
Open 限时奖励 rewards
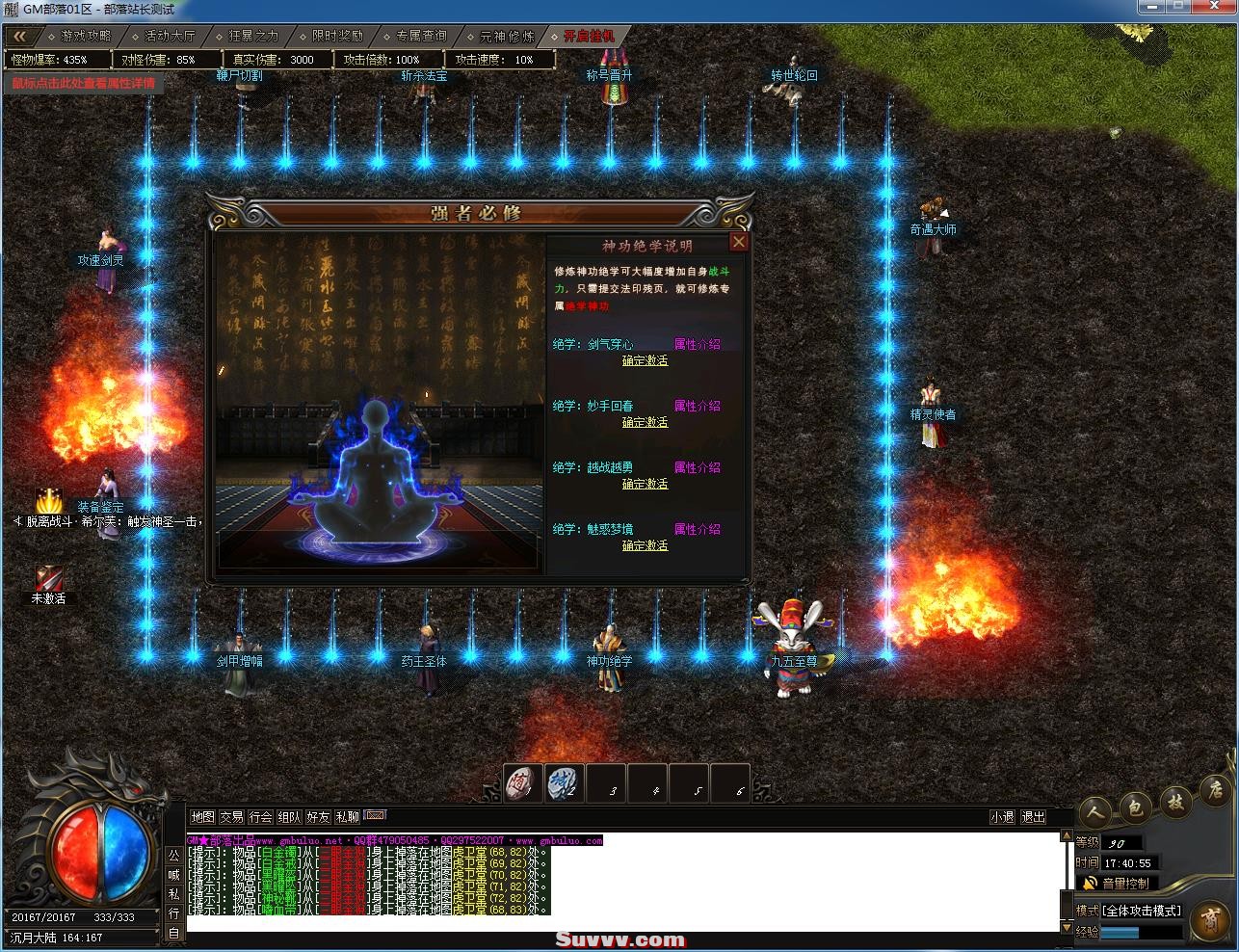(337, 36)
